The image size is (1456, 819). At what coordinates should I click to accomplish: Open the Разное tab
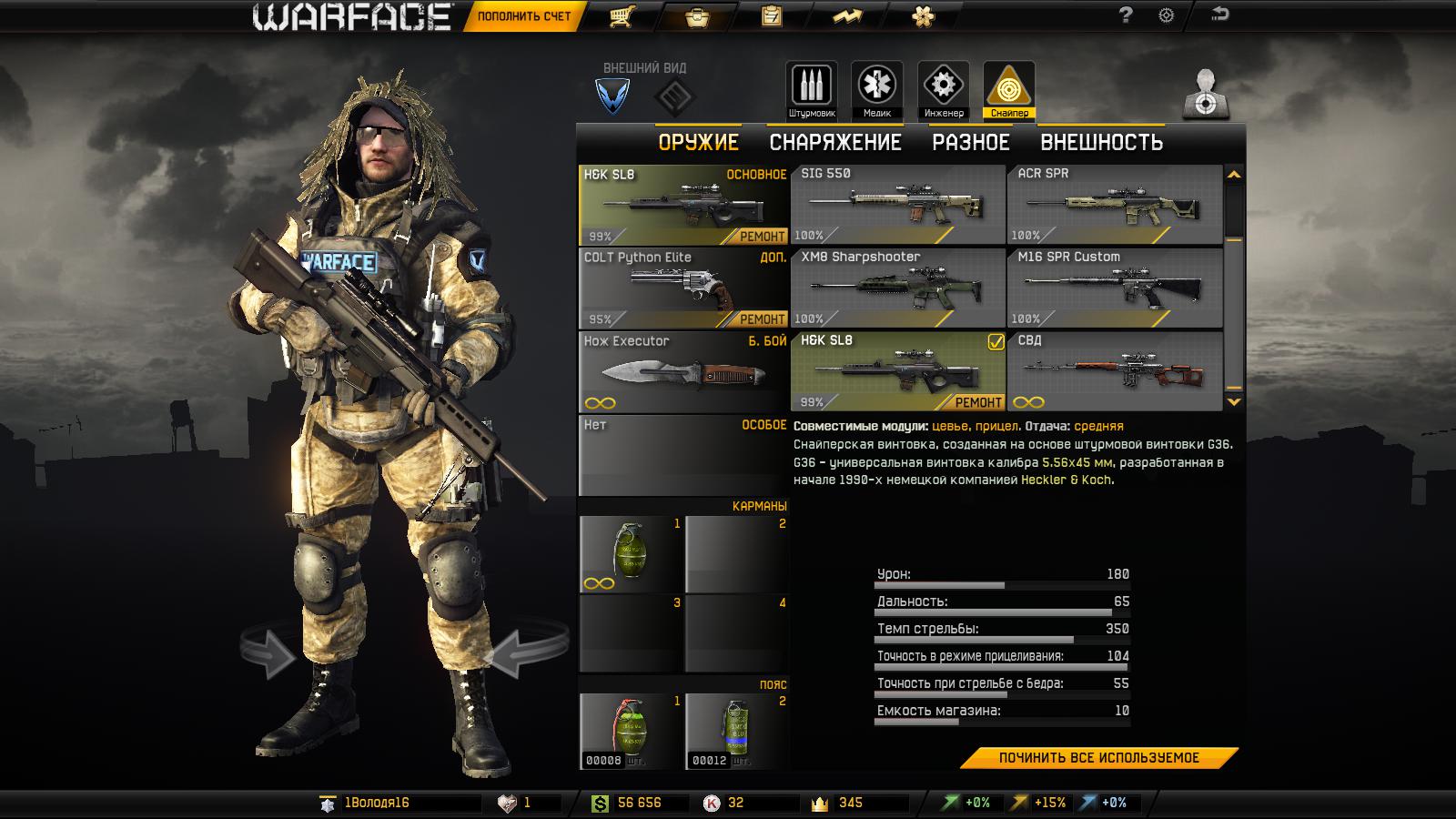pyautogui.click(x=970, y=143)
